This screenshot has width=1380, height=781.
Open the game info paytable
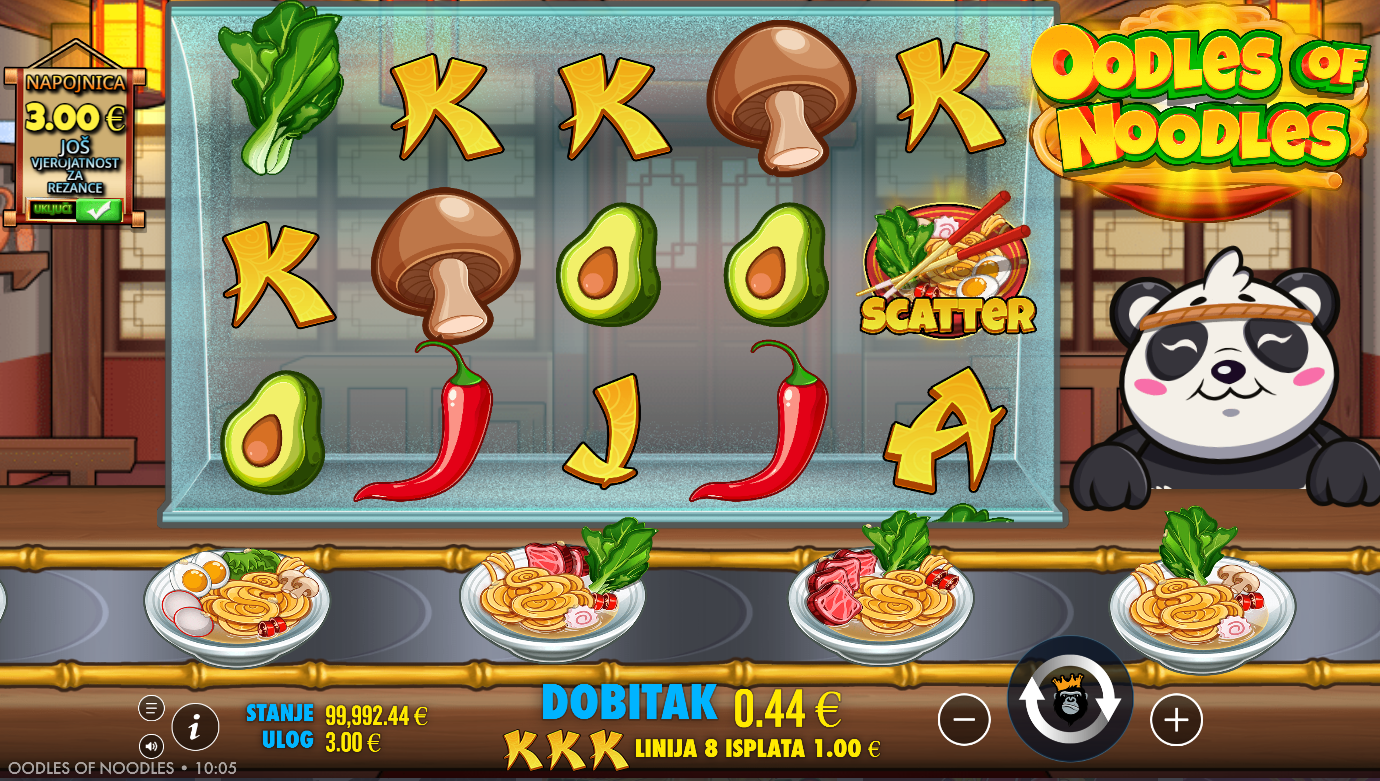(x=195, y=727)
